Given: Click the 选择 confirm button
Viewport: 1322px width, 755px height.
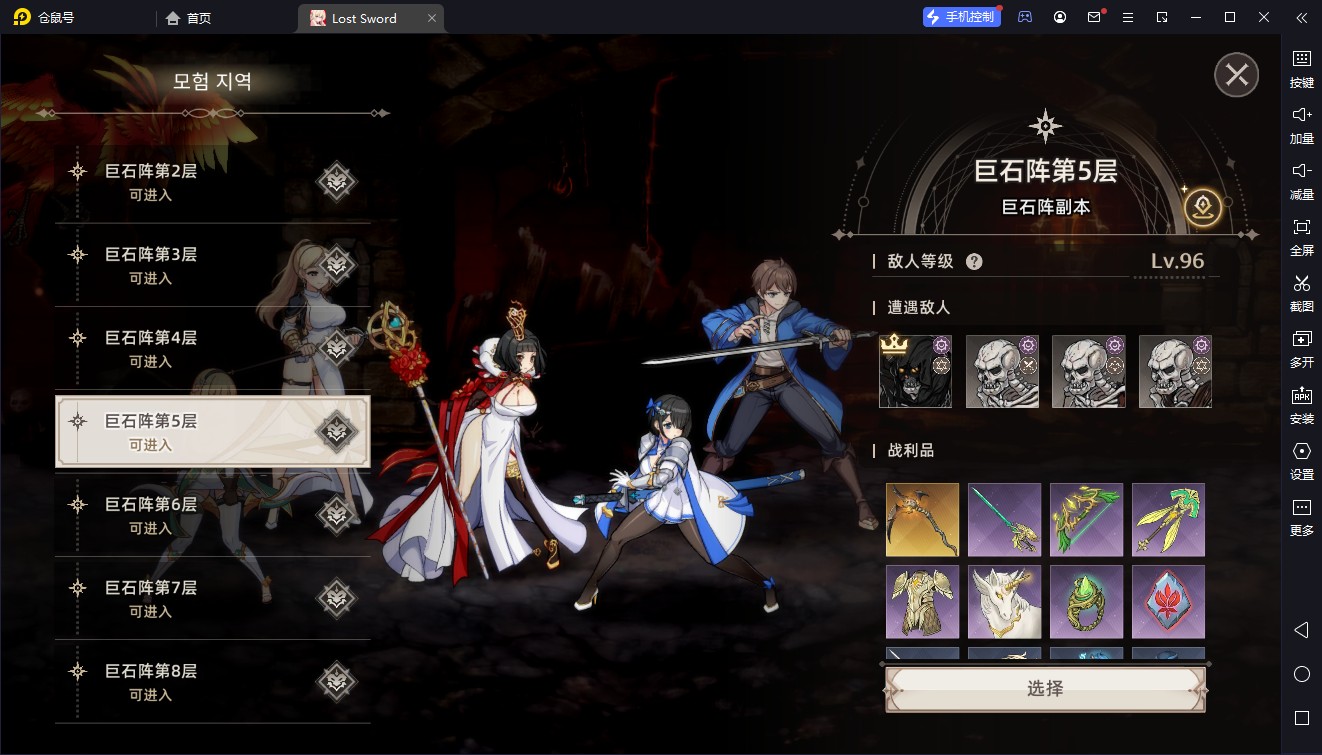Looking at the screenshot, I should (1045, 689).
